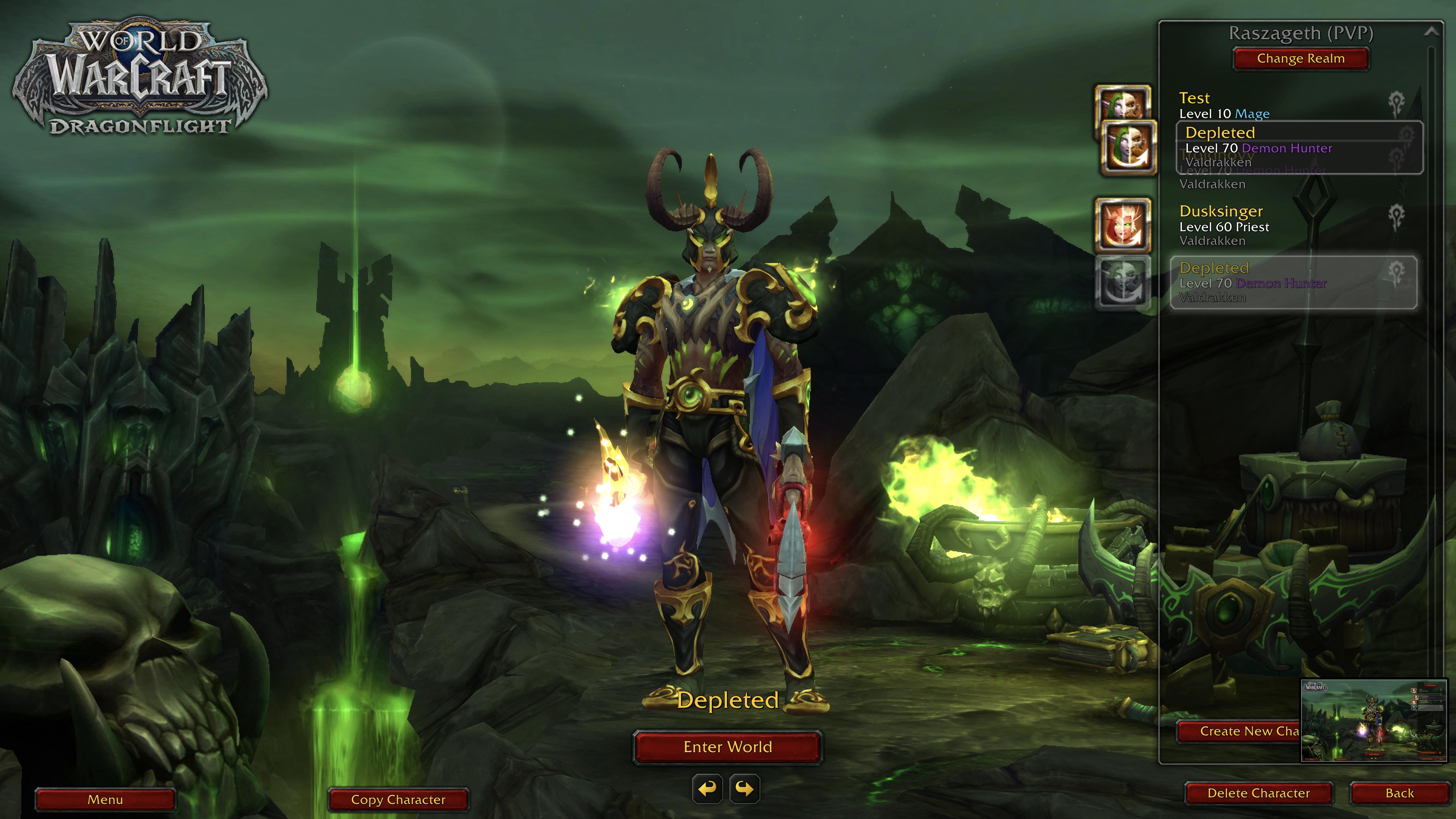
Task: Delete Character currently selected
Action: tap(1258, 794)
